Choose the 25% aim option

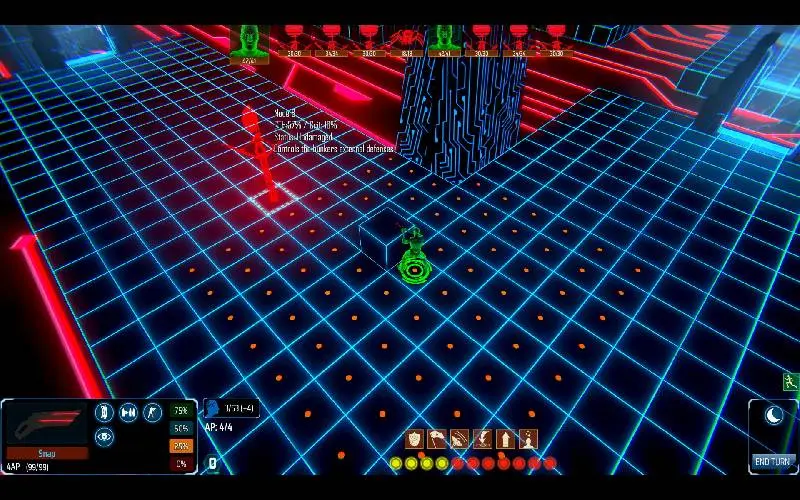point(180,446)
